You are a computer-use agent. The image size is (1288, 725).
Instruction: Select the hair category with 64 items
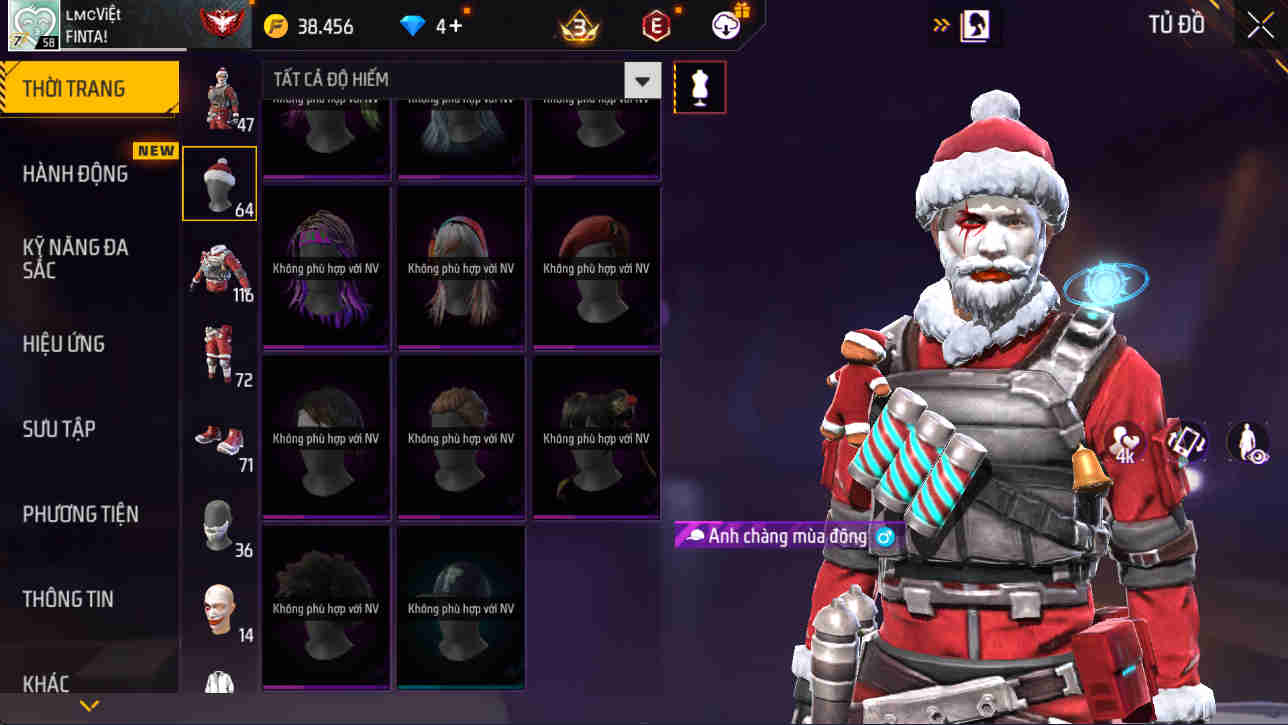pyautogui.click(x=219, y=183)
